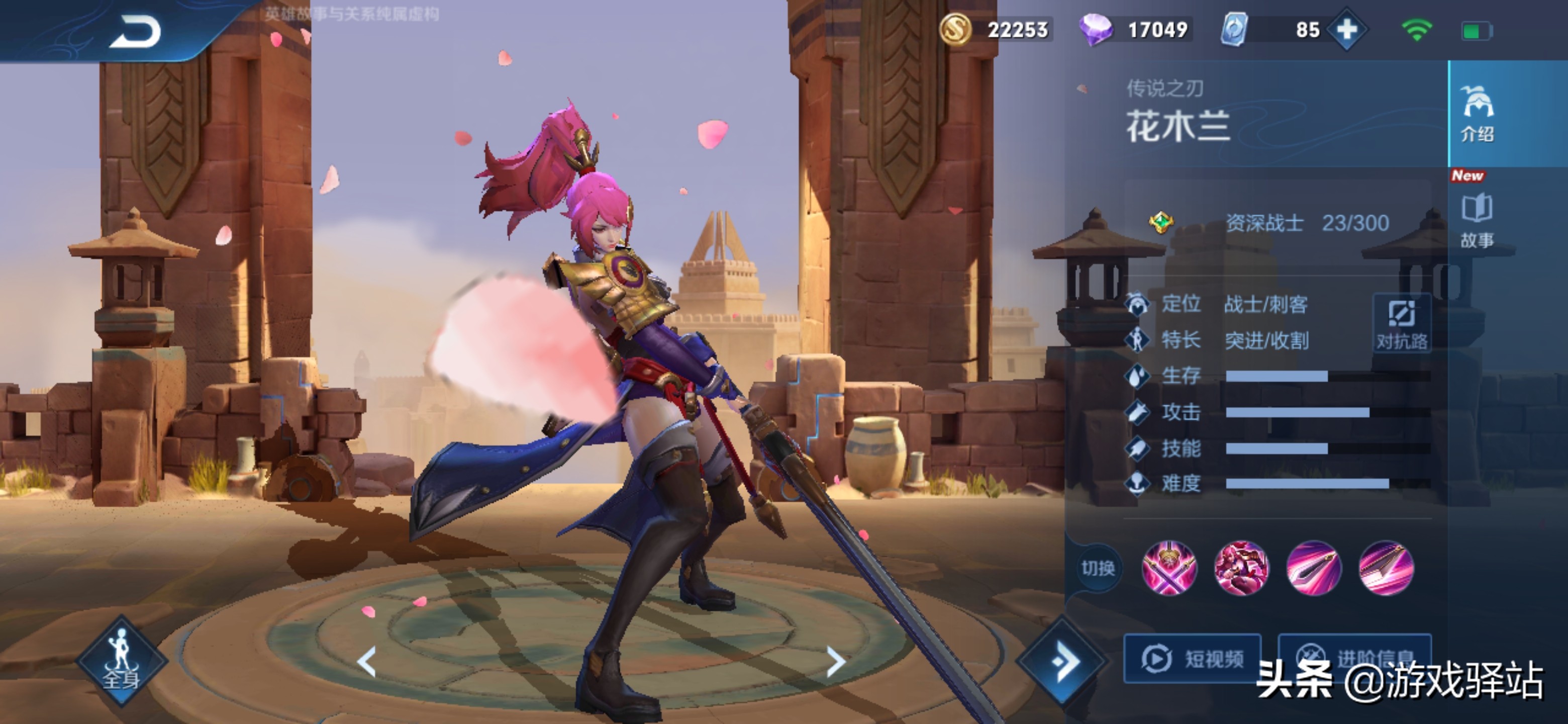Viewport: 1568px width, 724px height.
Task: View the 资深战士 proficiency badge
Action: click(x=1161, y=223)
